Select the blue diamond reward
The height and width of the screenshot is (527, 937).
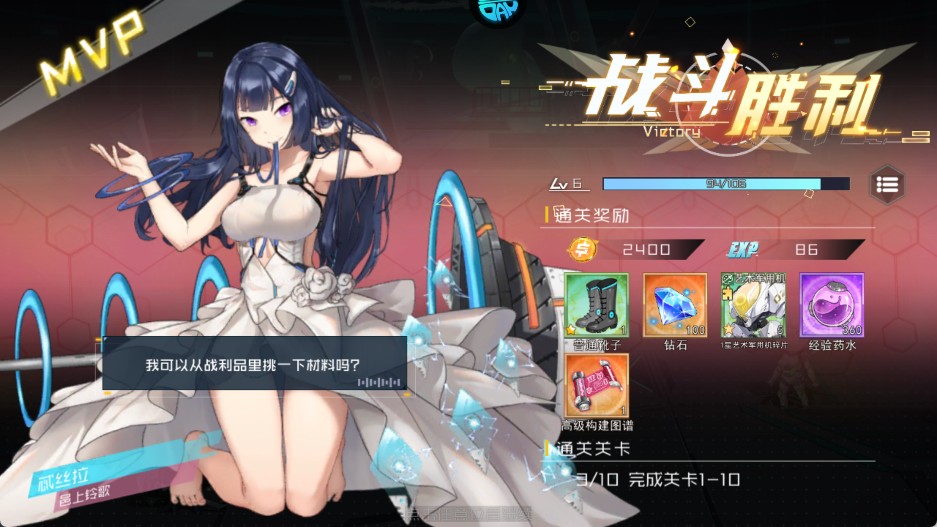tap(674, 305)
